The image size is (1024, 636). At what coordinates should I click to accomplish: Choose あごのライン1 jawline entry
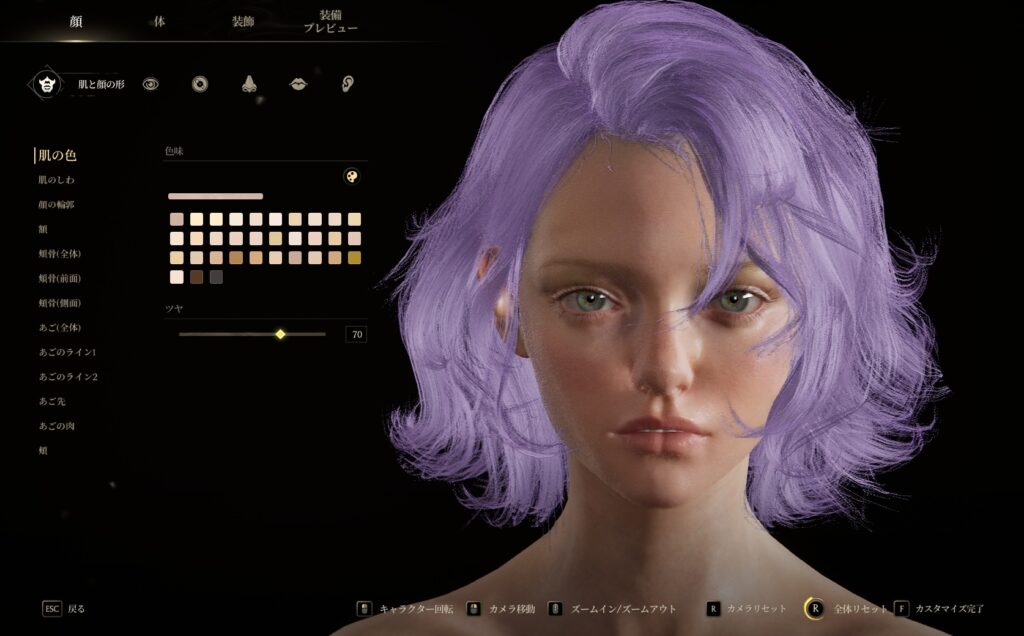[x=67, y=352]
